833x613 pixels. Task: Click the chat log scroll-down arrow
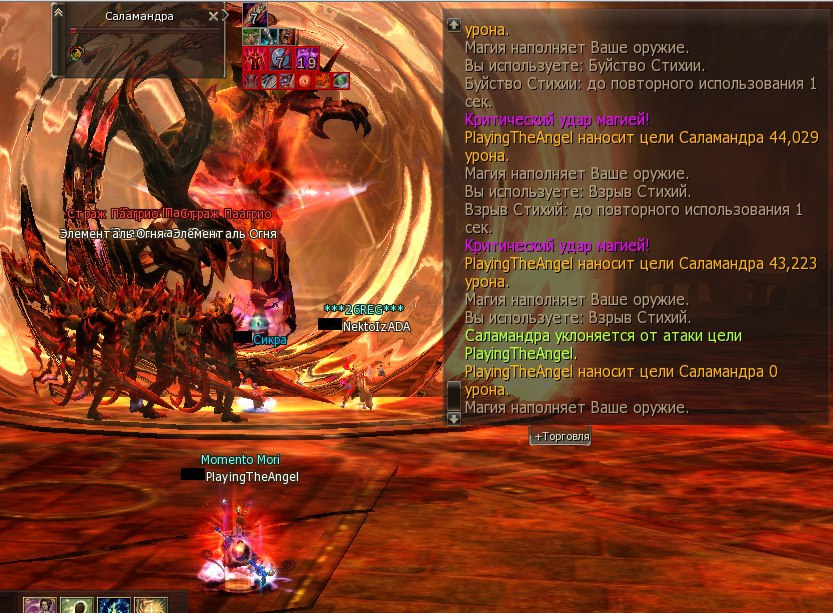[454, 418]
